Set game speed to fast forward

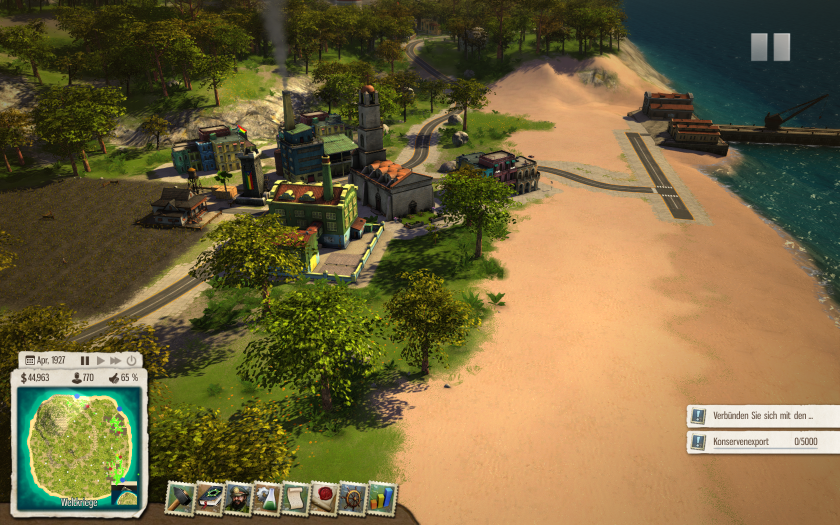click(116, 360)
